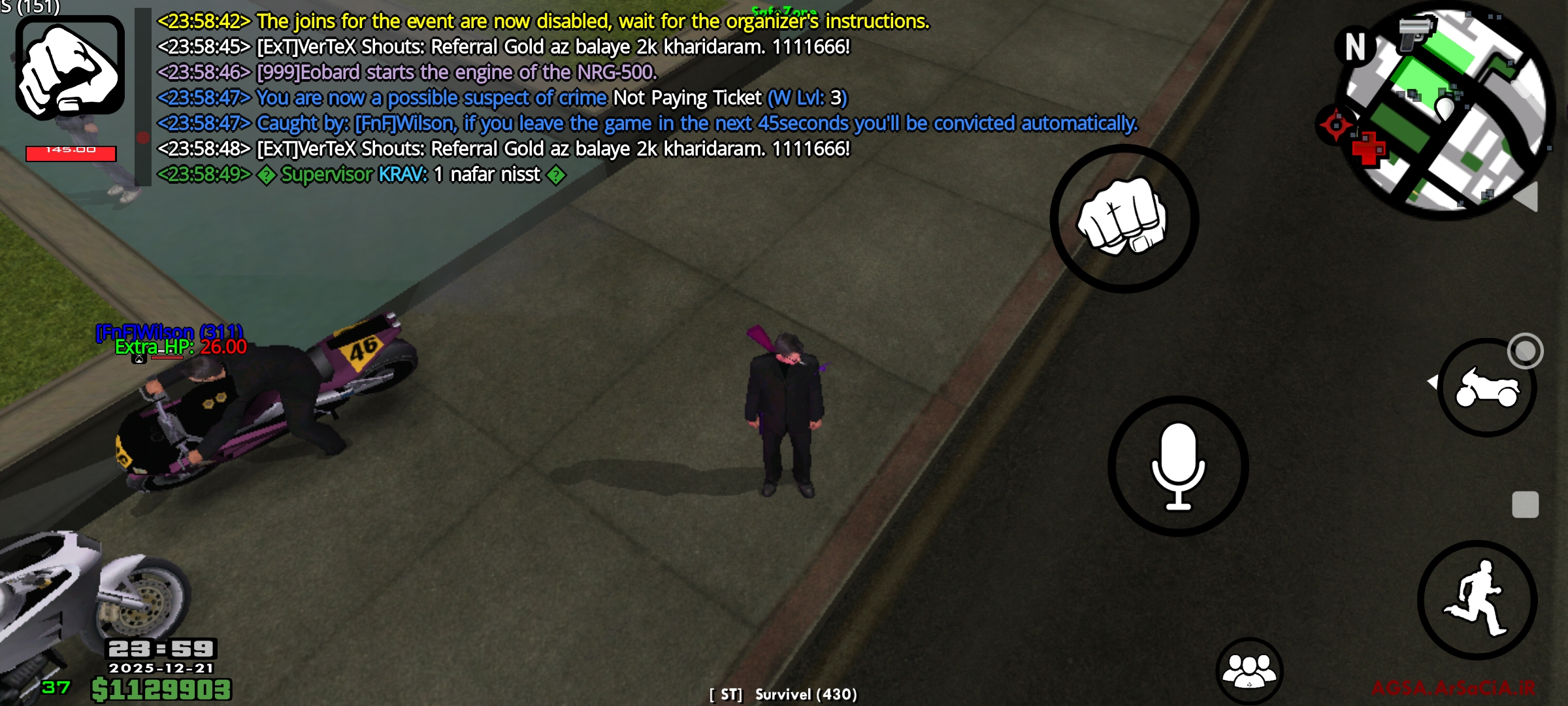Click the chat scrollbar with the red dot
Screen dimensions: 1568x706
144,137
